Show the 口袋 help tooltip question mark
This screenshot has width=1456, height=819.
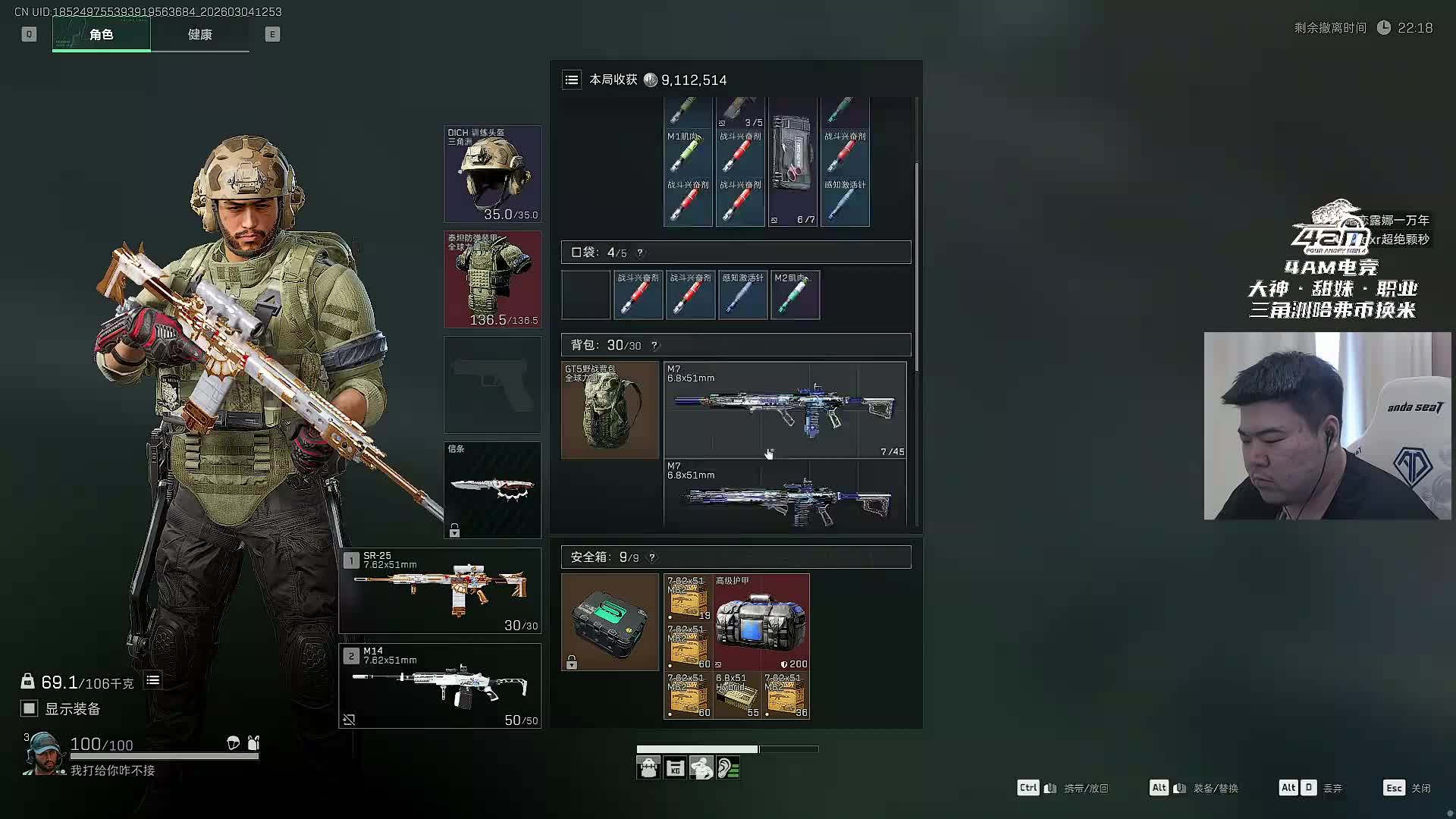click(640, 253)
